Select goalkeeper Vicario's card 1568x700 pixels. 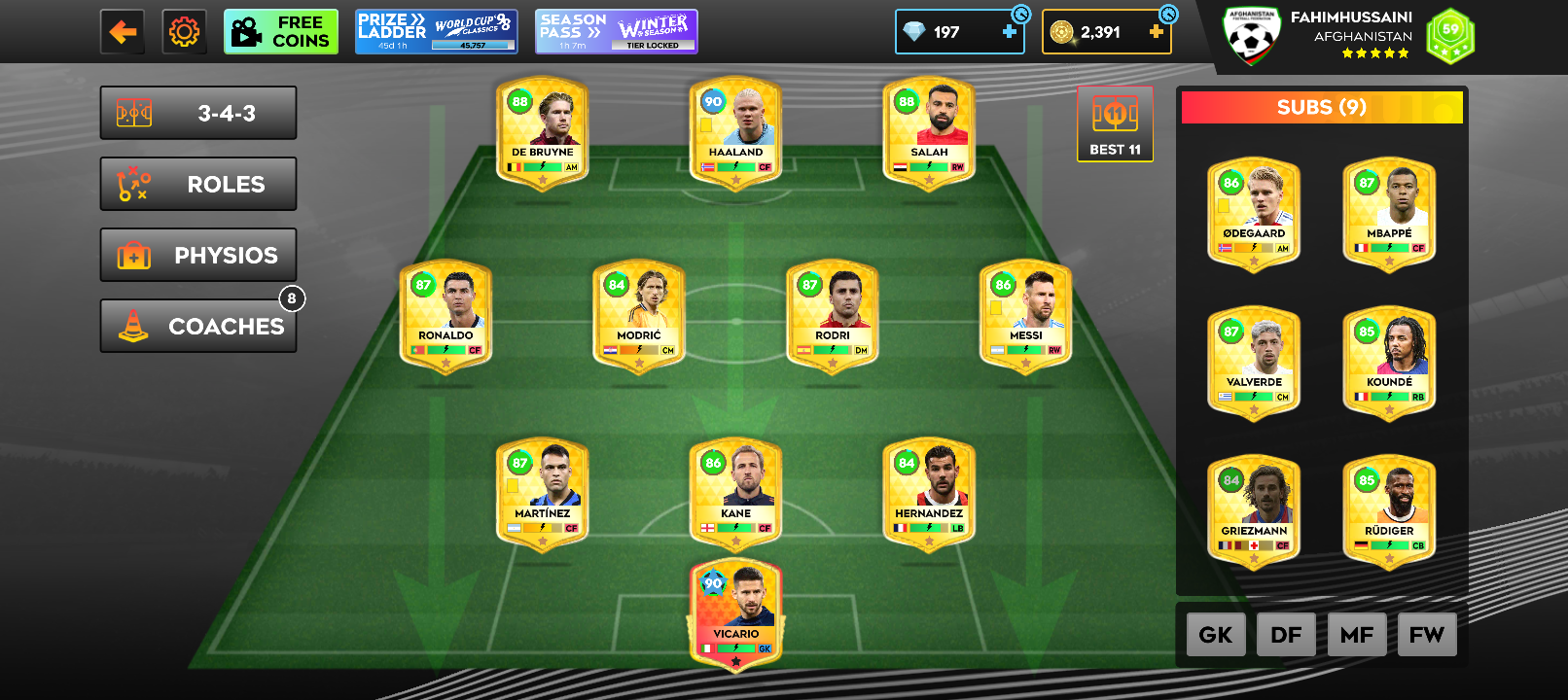point(736,614)
